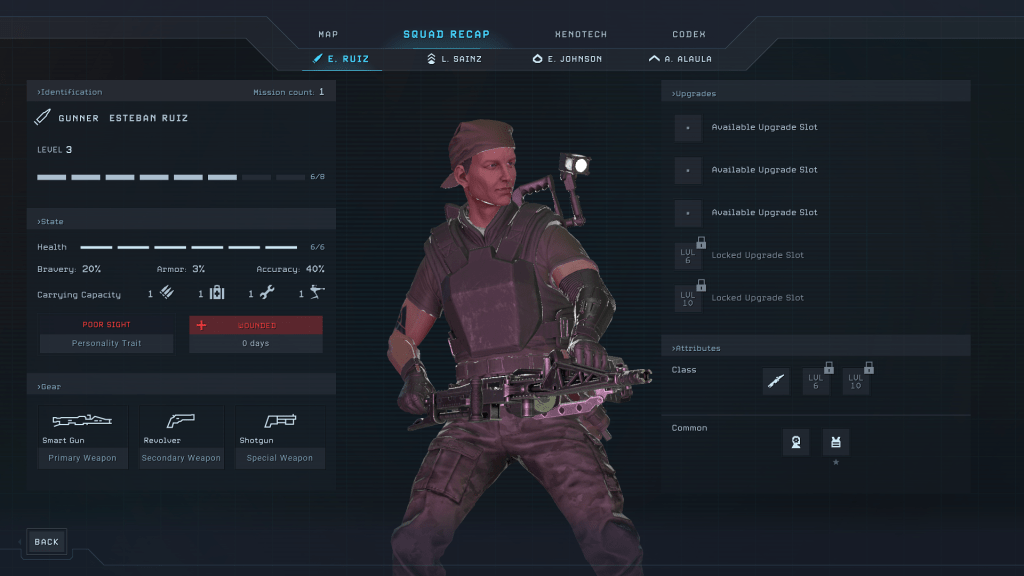1024x576 pixels.
Task: Select the Shotgun special weapon slot
Action: point(281,436)
